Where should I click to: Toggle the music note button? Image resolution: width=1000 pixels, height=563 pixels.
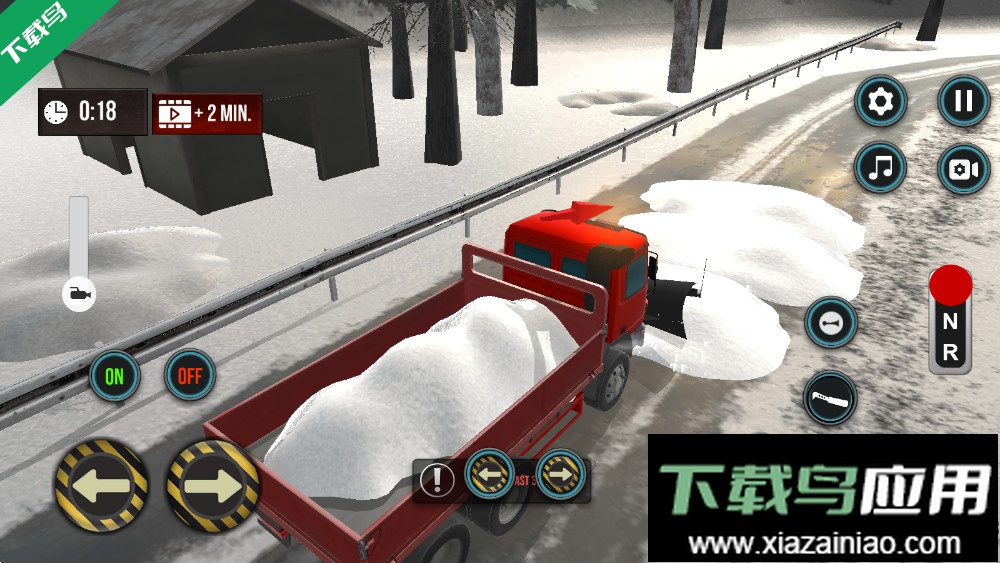coord(881,168)
